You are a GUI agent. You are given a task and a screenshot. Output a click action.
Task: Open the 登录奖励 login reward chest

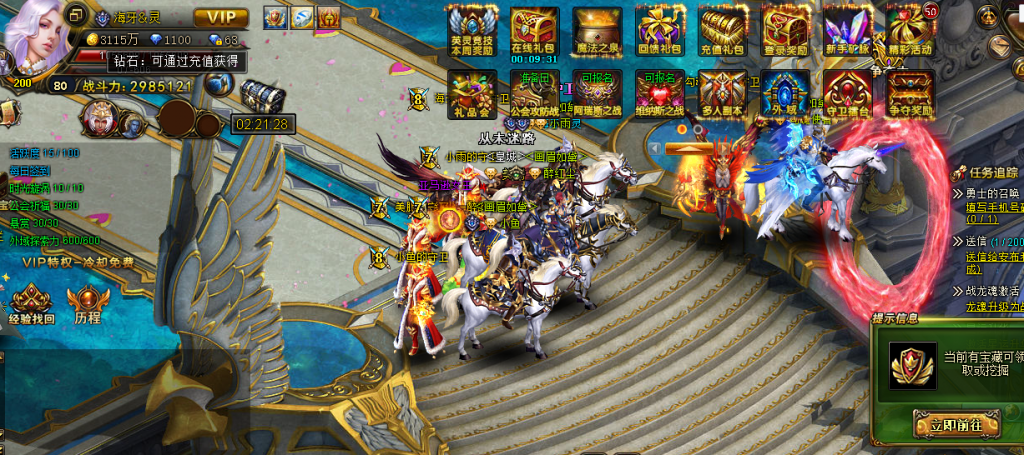pyautogui.click(x=785, y=29)
